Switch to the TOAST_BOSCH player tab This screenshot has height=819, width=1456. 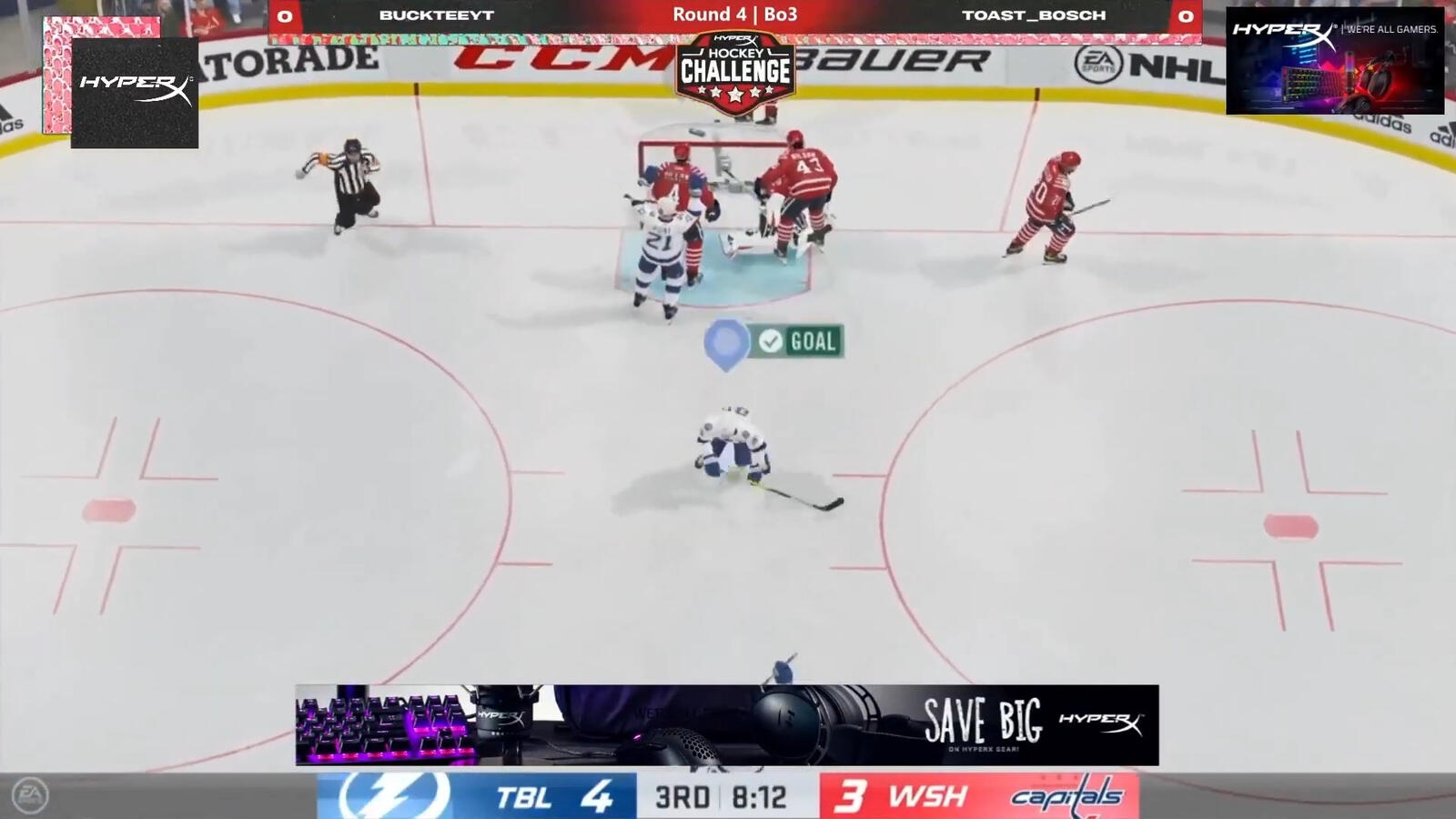pos(1035,15)
